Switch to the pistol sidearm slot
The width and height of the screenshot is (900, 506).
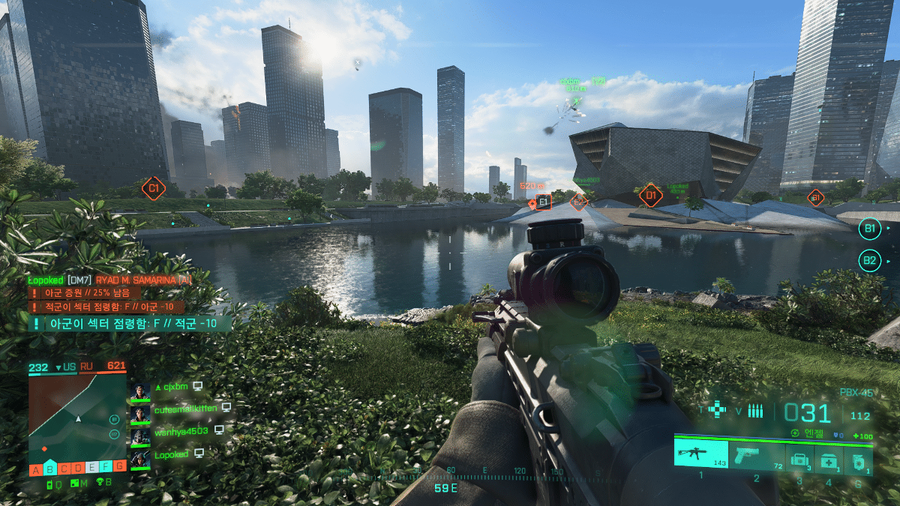tap(756, 455)
